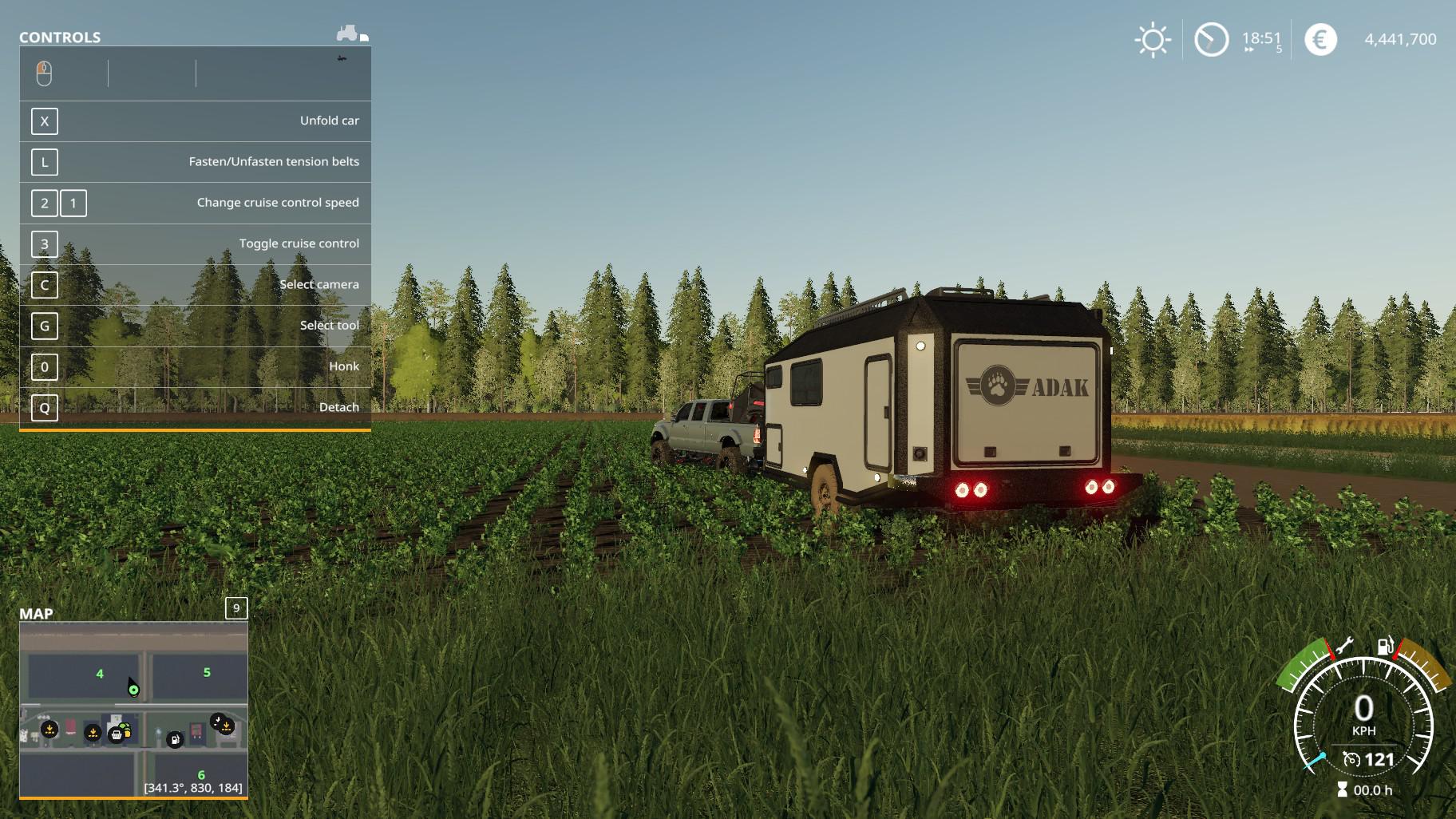This screenshot has height=819, width=1456.
Task: Pick field 6 on the minimap
Action: 201,774
